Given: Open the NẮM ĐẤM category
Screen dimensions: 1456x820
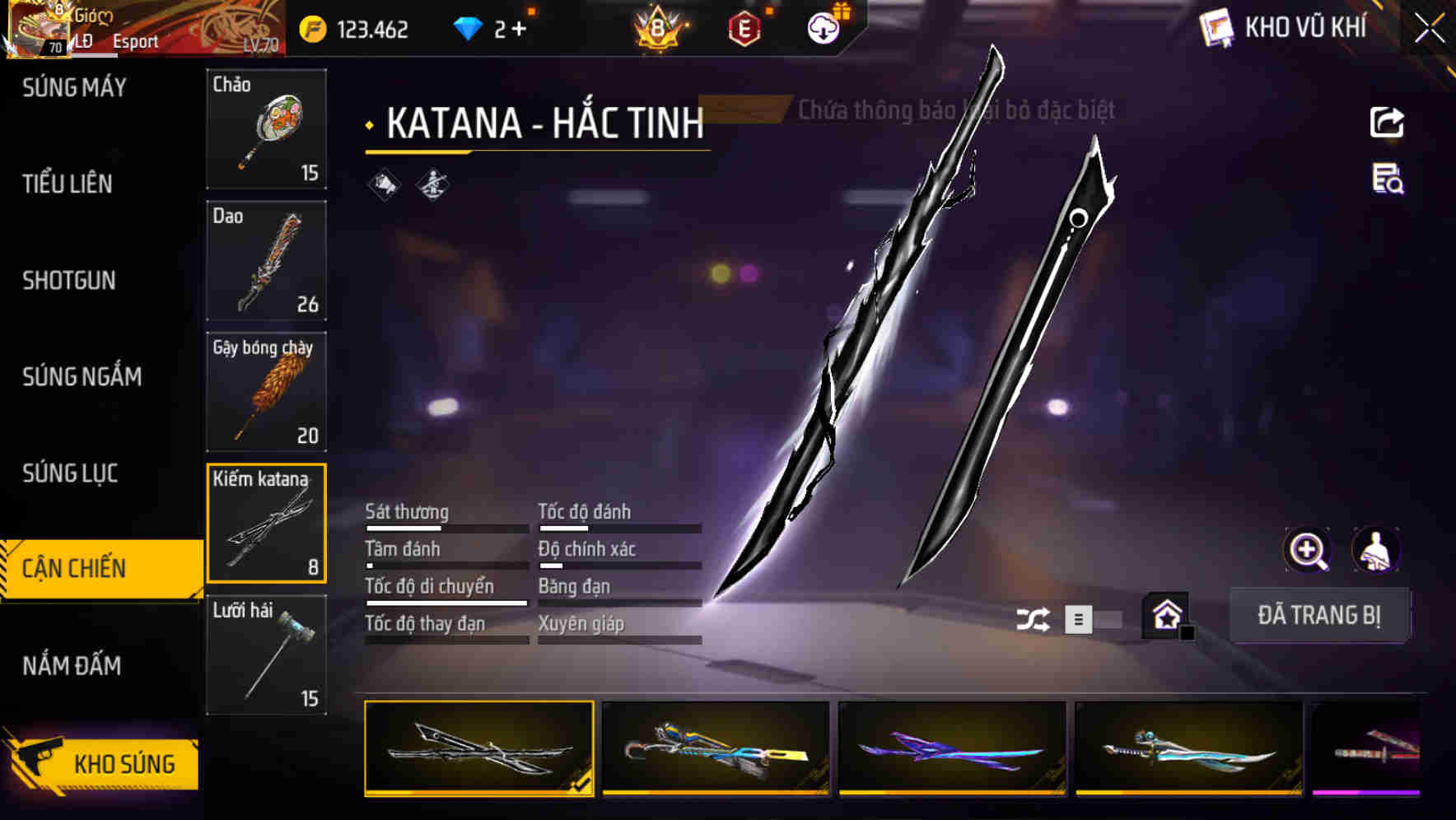Looking at the screenshot, I should (72, 665).
